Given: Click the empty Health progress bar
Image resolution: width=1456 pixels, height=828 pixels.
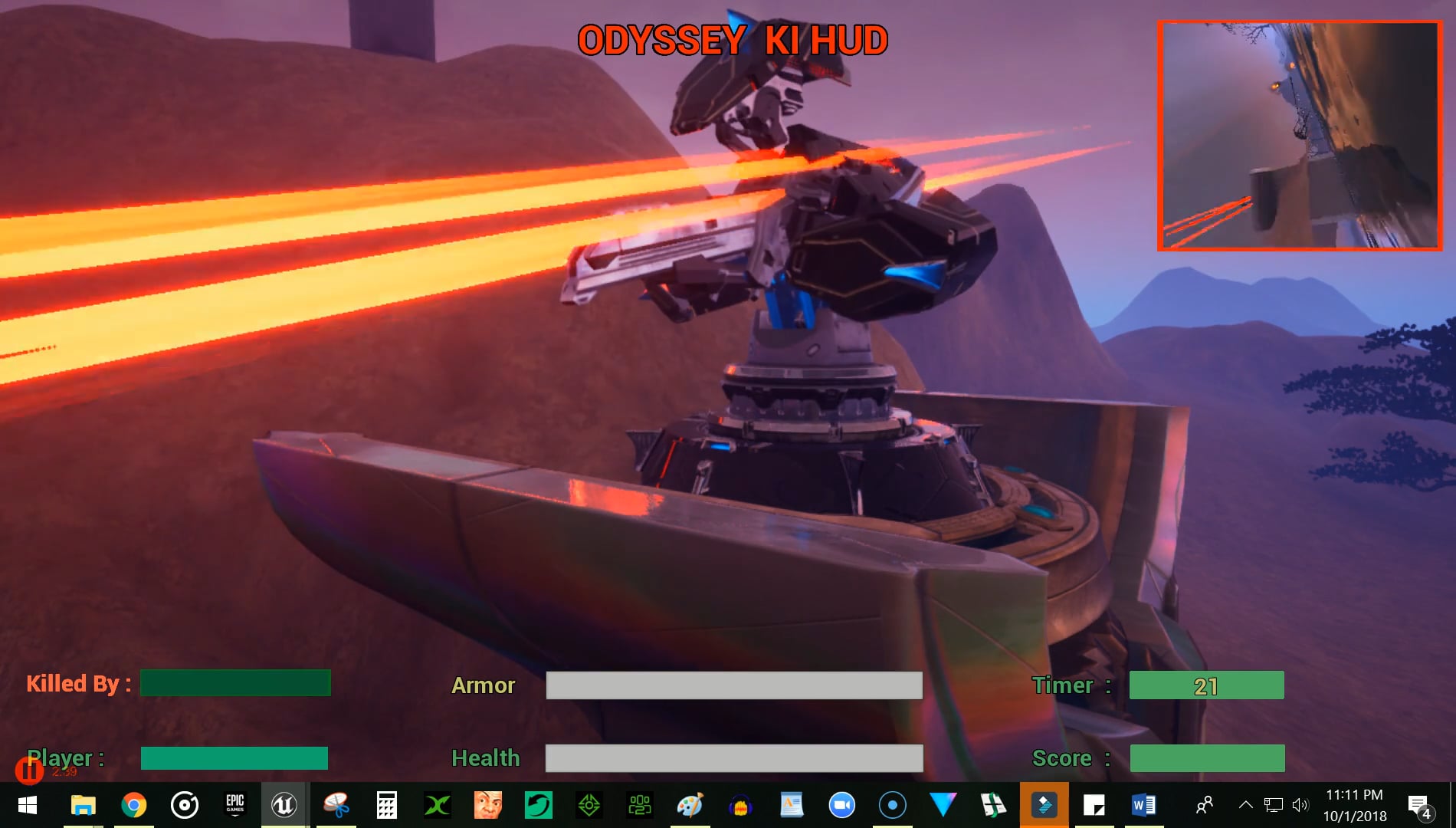Looking at the screenshot, I should point(732,758).
